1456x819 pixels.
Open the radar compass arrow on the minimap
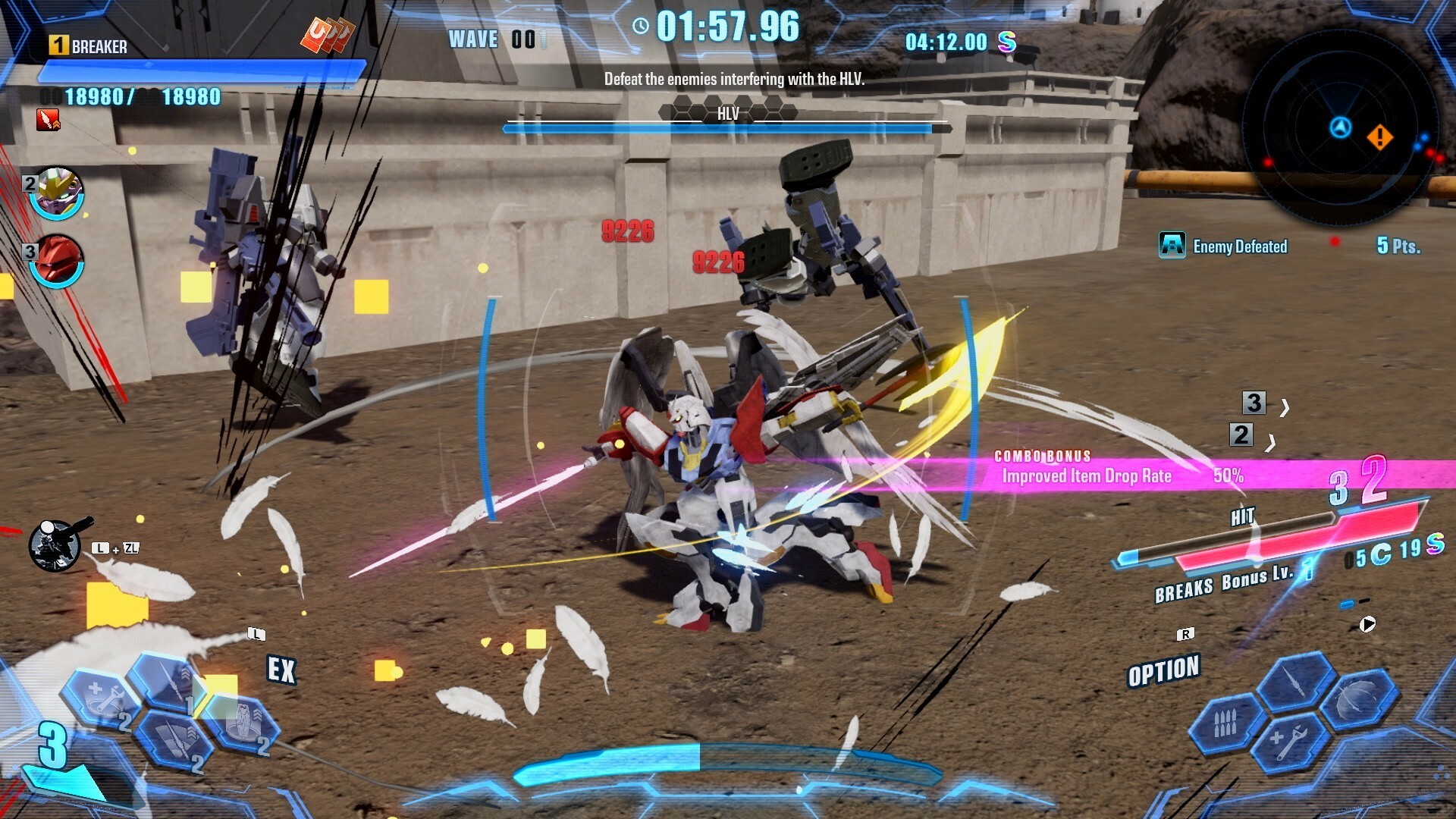(x=1341, y=129)
